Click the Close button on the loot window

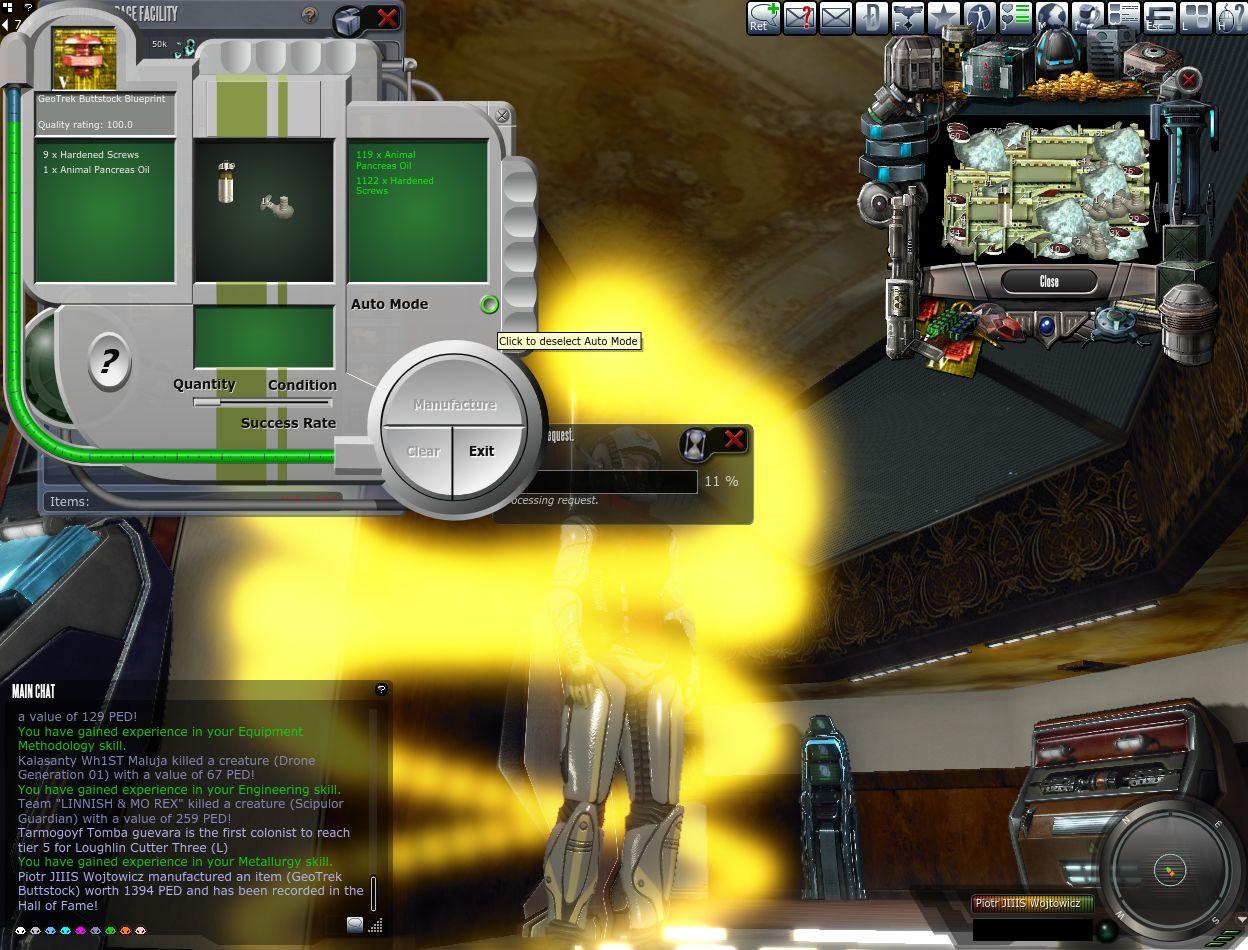1048,281
